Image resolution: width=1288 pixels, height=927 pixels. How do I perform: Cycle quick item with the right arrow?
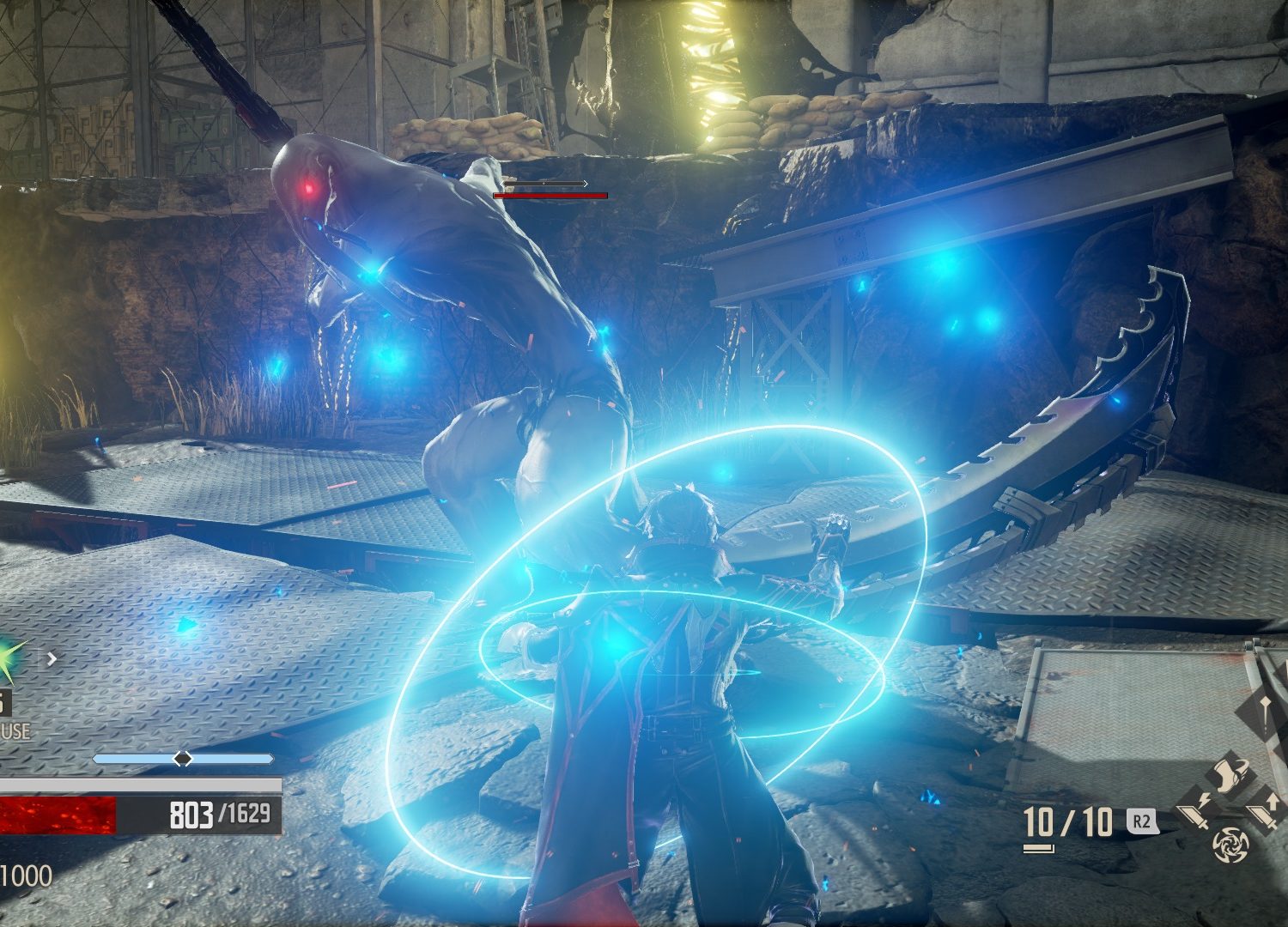coord(52,659)
